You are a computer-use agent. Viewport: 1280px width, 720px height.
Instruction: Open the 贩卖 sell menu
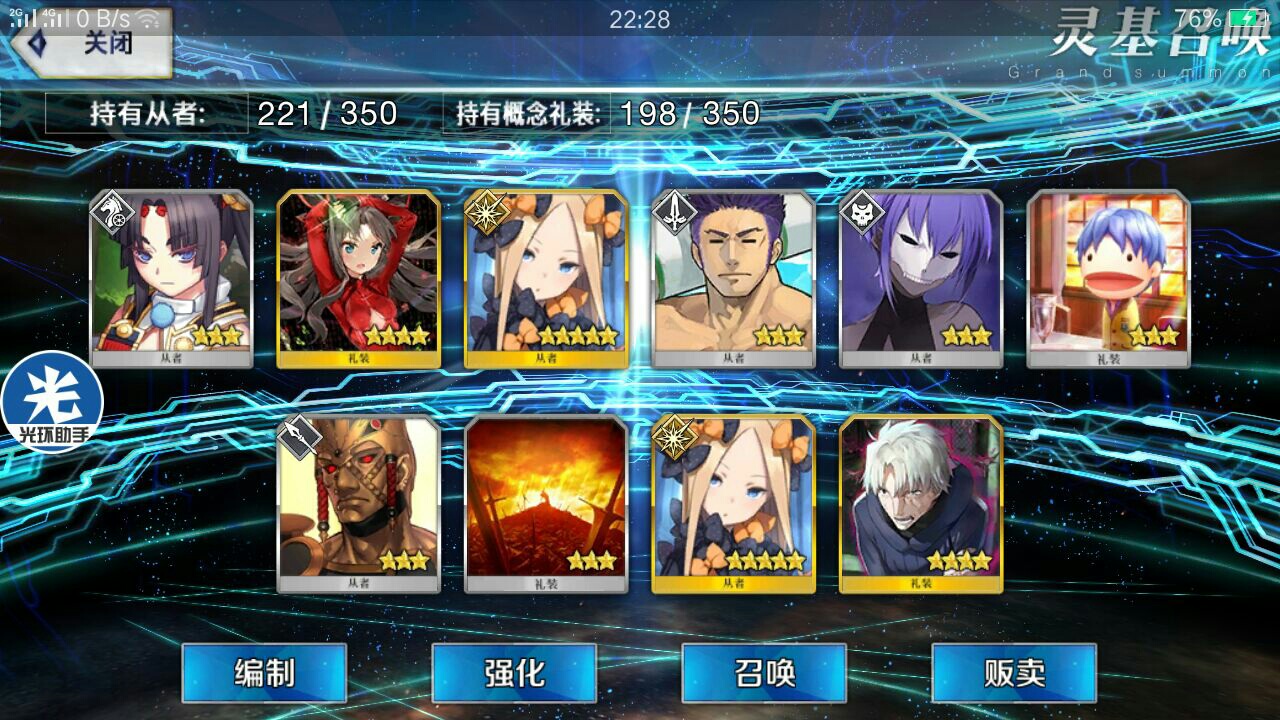tap(1014, 673)
